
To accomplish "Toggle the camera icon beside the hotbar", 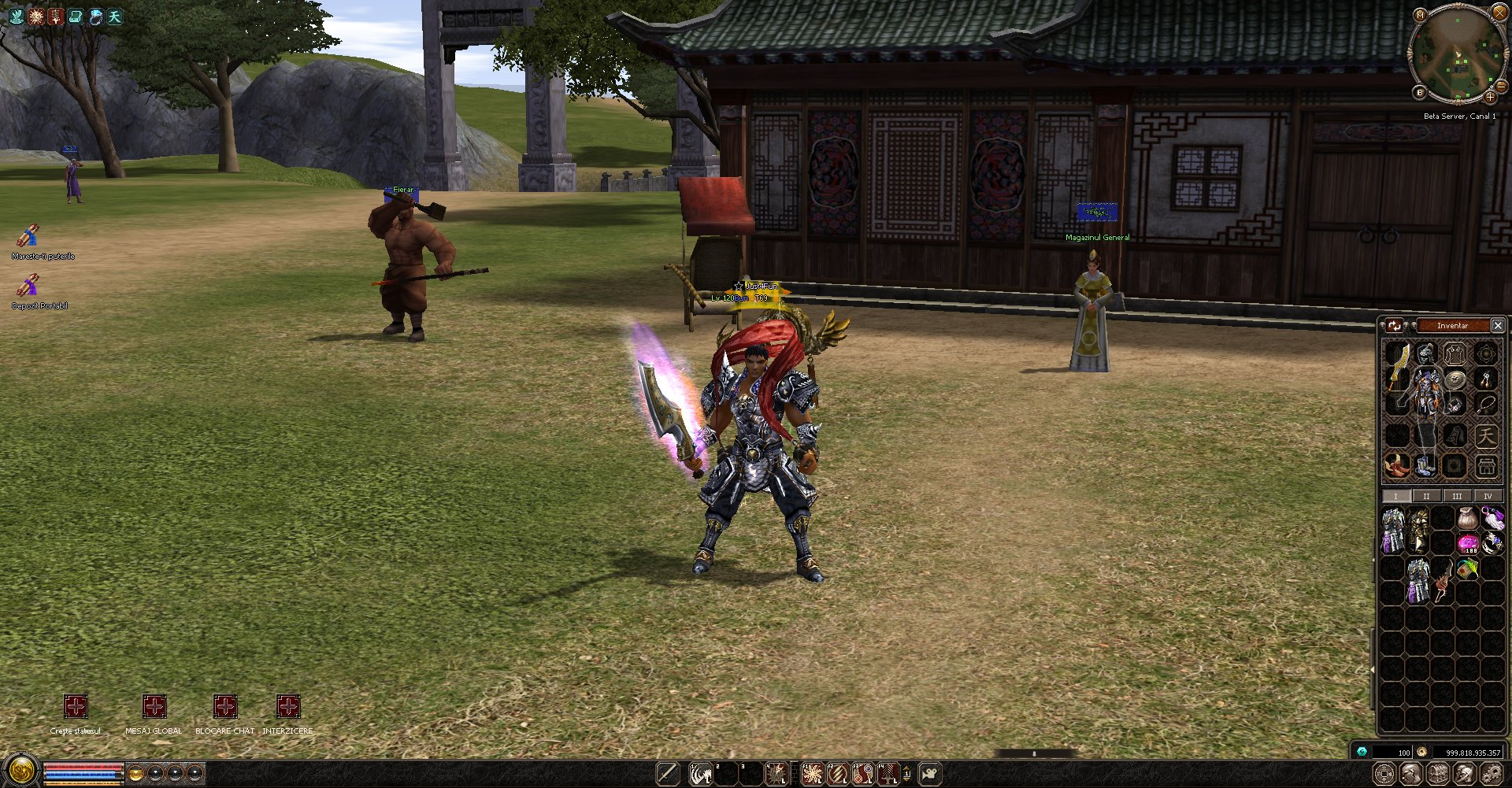I will (930, 774).
